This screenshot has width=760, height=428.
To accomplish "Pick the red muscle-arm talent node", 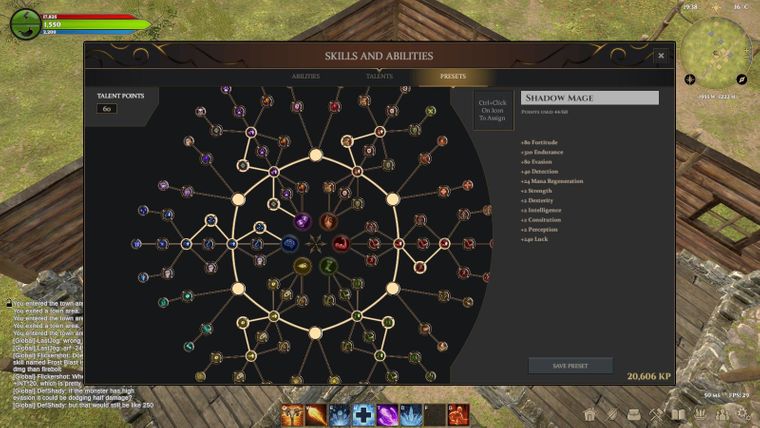I will 341,243.
